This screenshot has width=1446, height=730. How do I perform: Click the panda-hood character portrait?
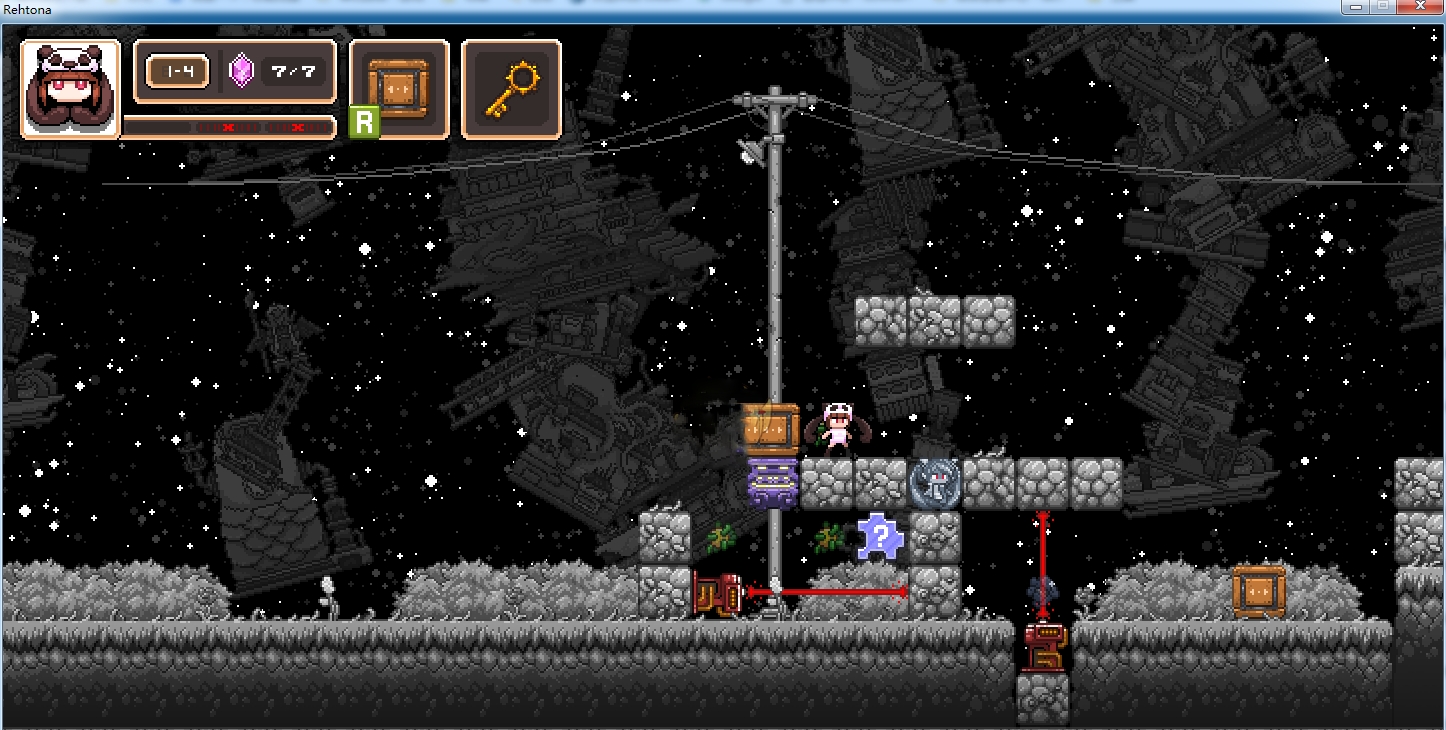70,89
